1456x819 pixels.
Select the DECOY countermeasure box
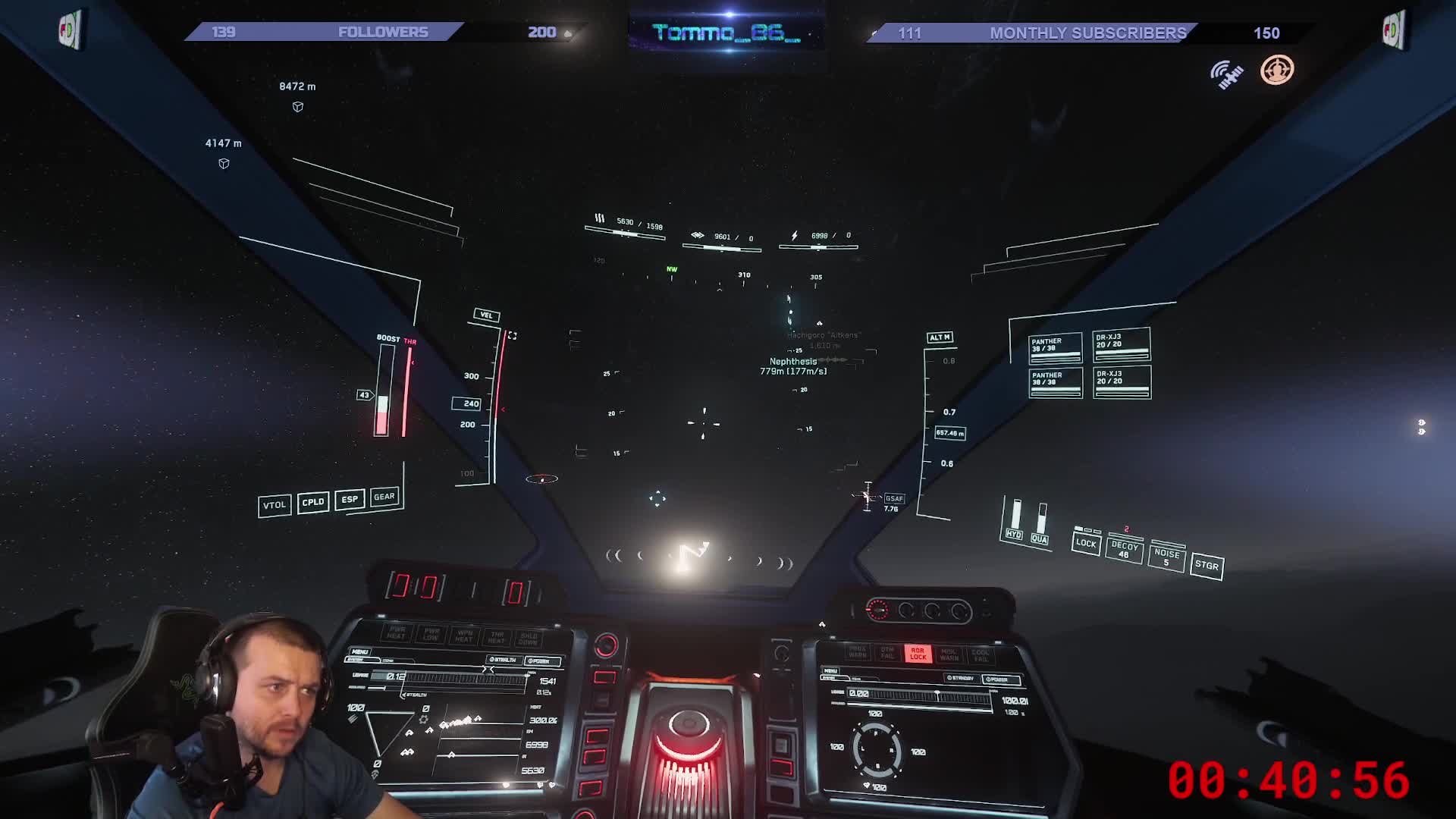pyautogui.click(x=1124, y=550)
